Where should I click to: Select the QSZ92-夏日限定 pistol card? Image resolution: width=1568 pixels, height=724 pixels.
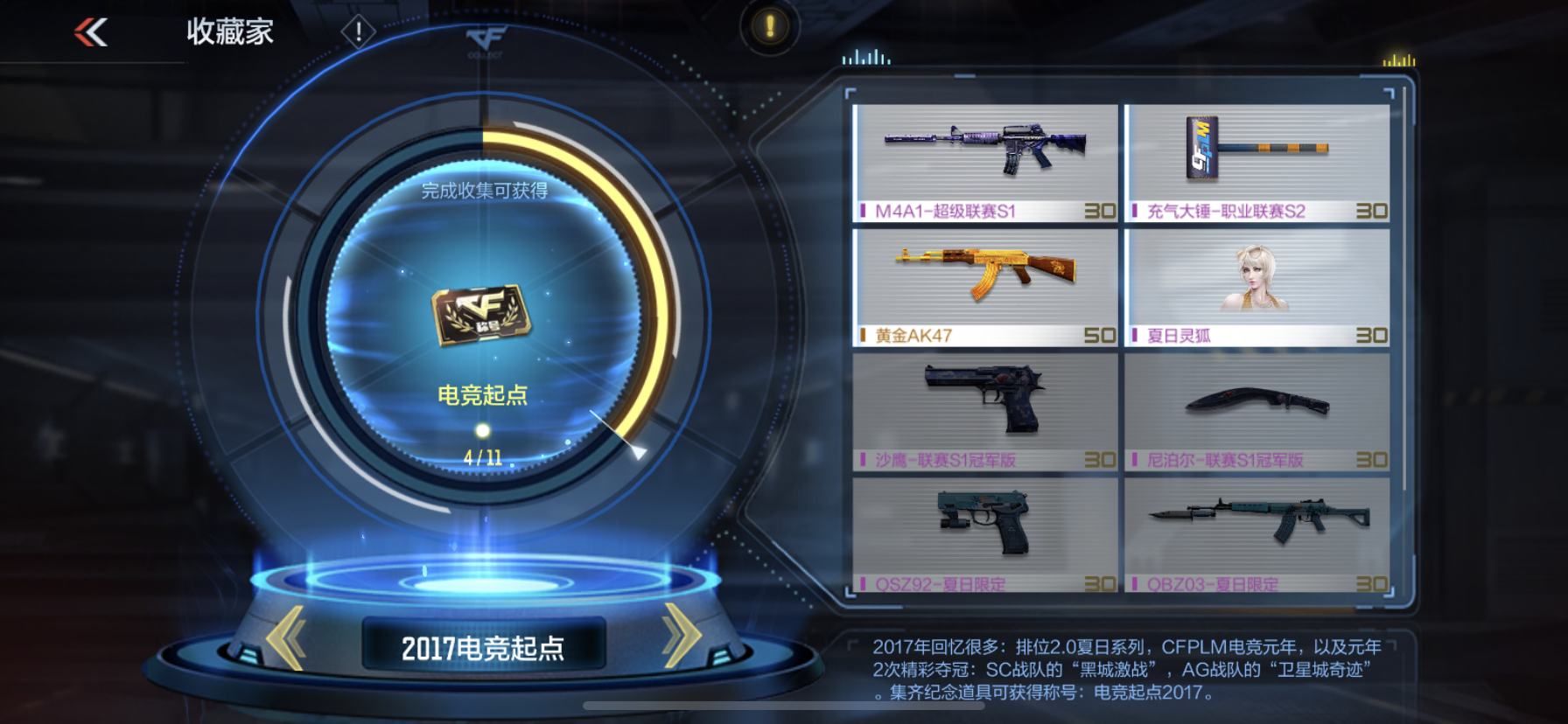[x=982, y=533]
